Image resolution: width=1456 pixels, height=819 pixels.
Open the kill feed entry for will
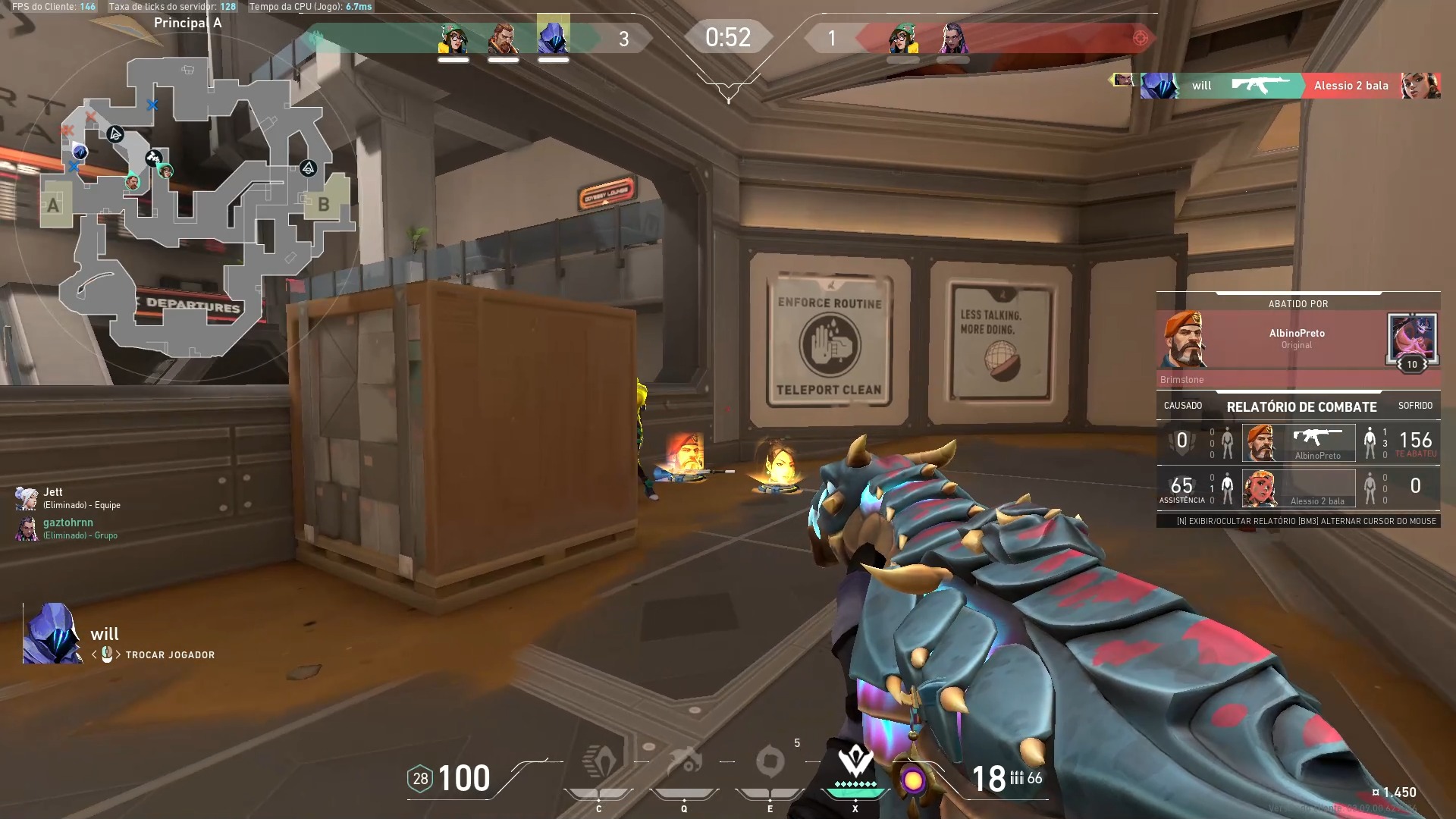(1289, 86)
